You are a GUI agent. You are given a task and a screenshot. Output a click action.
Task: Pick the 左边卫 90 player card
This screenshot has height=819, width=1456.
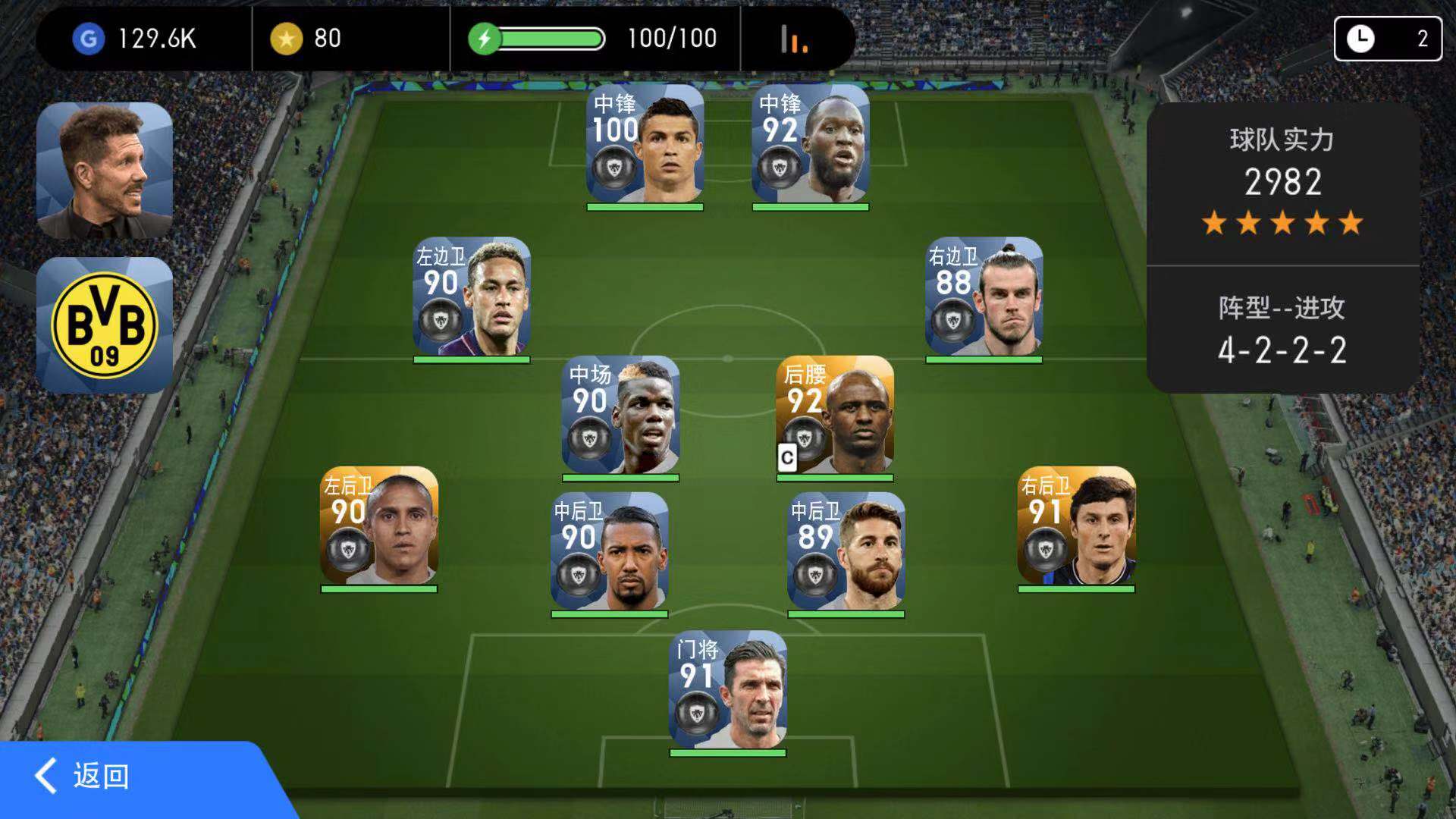pos(471,298)
